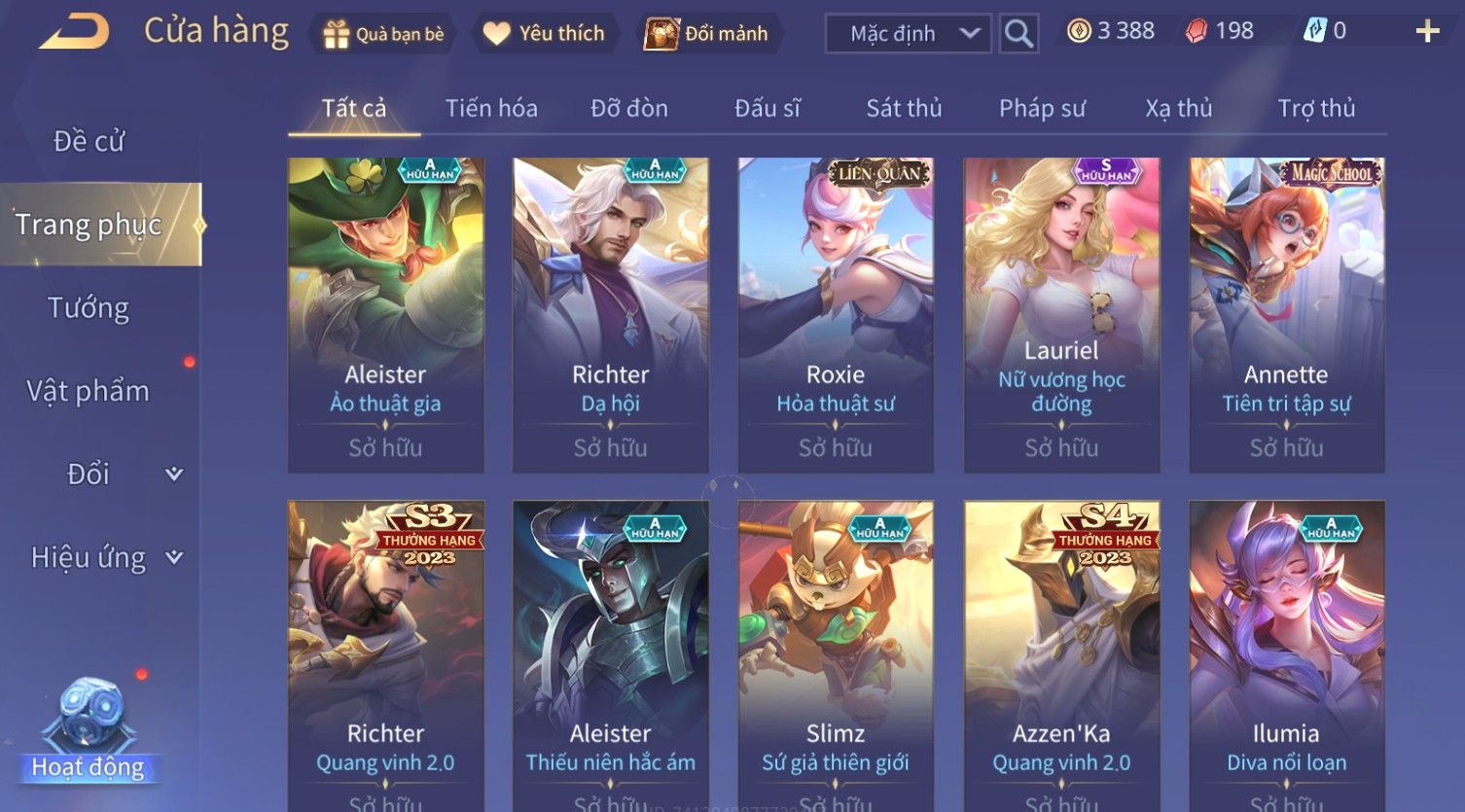The height and width of the screenshot is (812, 1465).
Task: Switch to the Đỡ đòn tab
Action: tap(629, 108)
